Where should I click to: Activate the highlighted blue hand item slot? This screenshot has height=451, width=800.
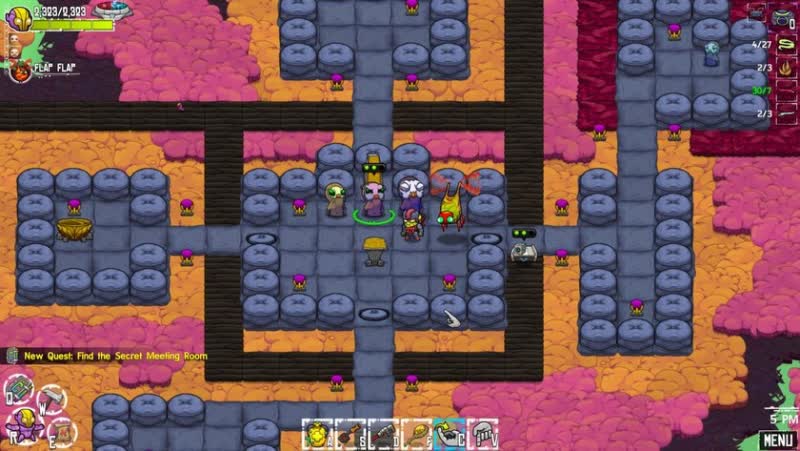449,433
